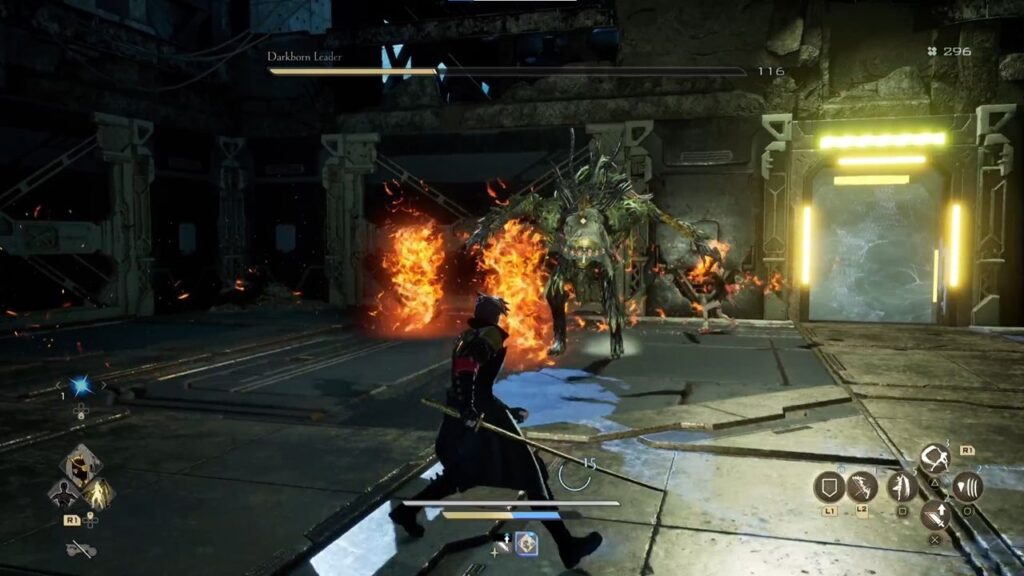Viewport: 1024px width, 576px height.
Task: Click the crossed-out motorcycle mount icon
Action: [x=80, y=548]
